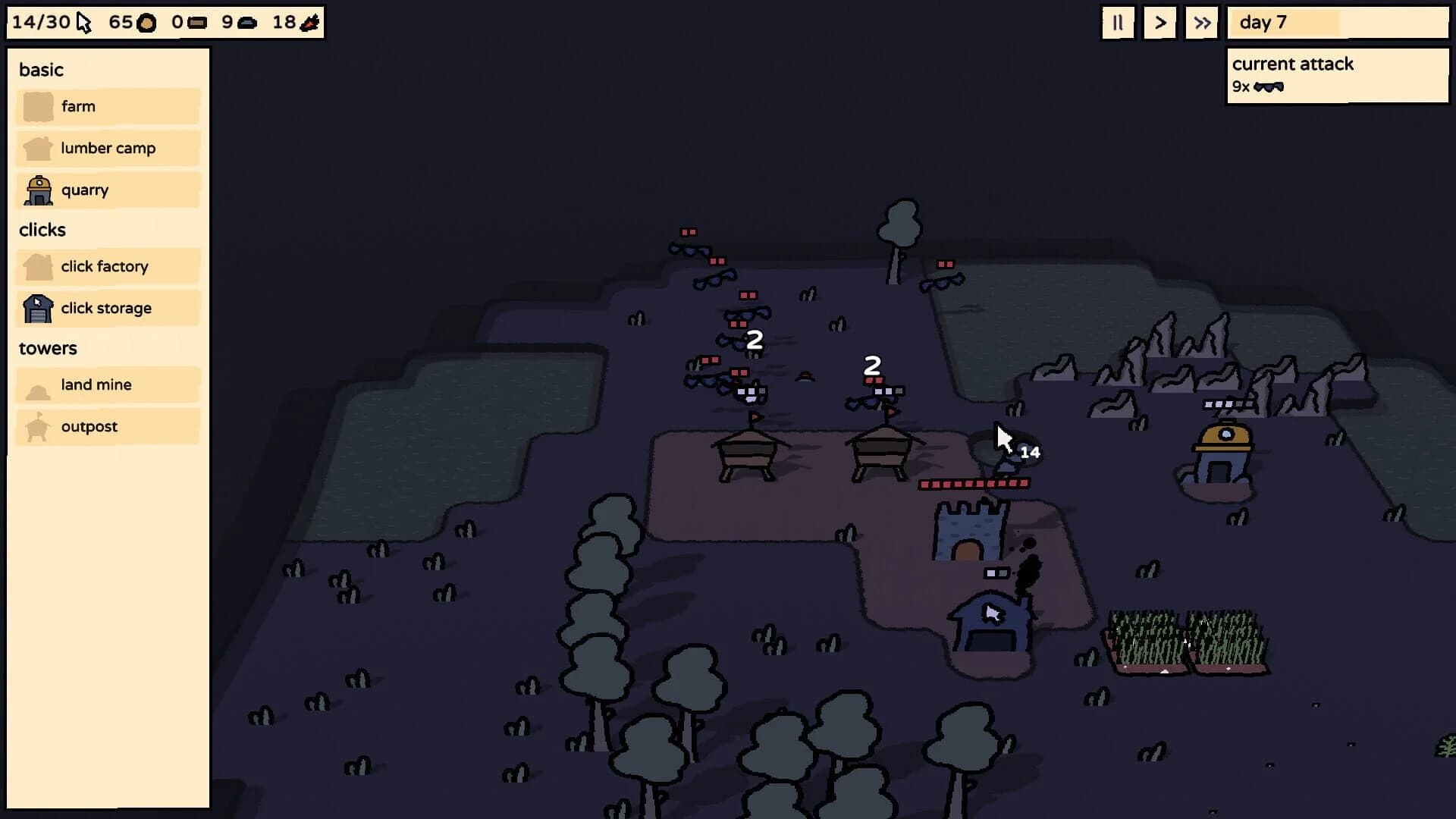Collapse the towers section header
The height and width of the screenshot is (819, 1456).
48,348
